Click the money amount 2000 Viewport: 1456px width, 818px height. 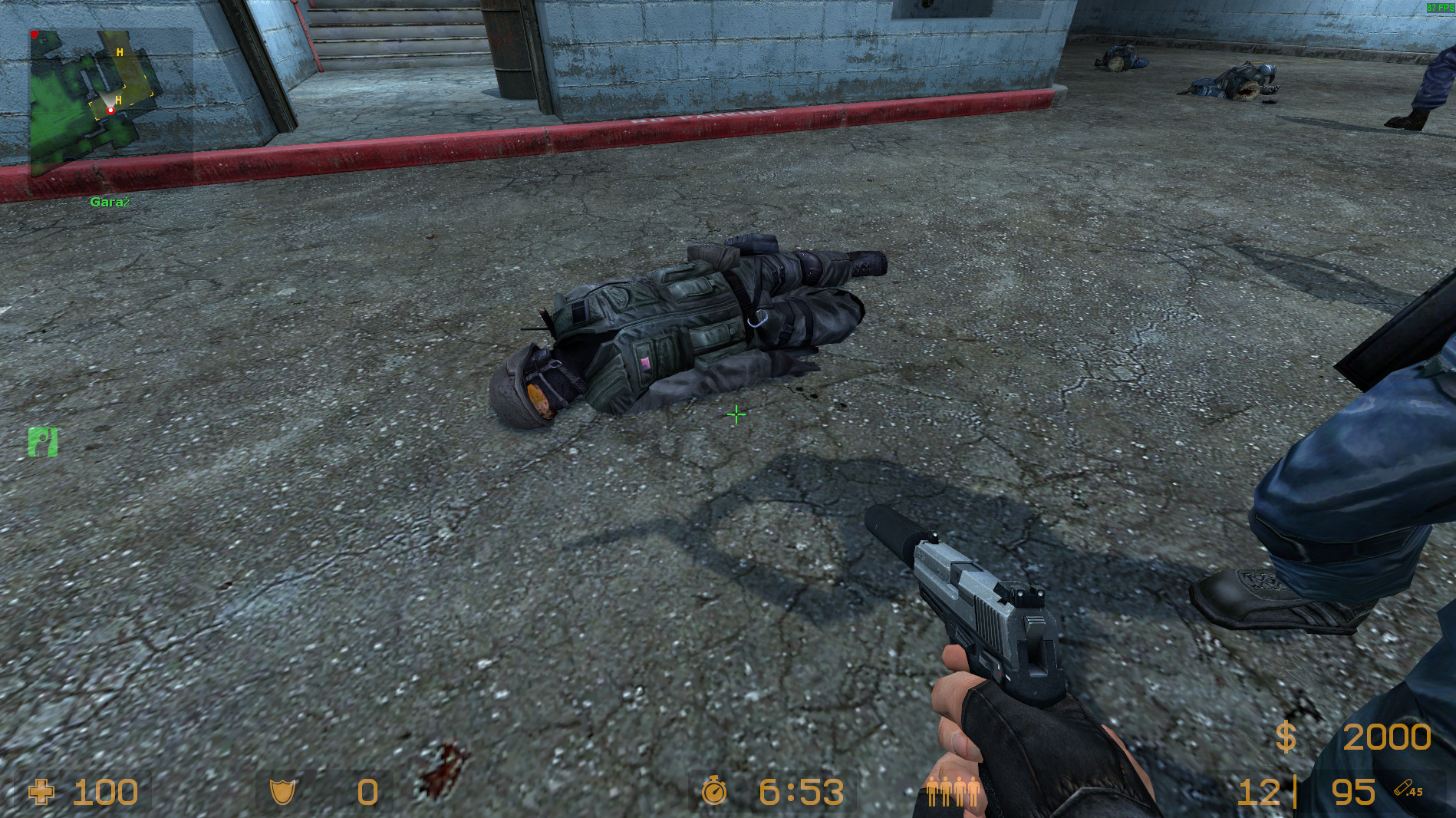click(x=1388, y=737)
